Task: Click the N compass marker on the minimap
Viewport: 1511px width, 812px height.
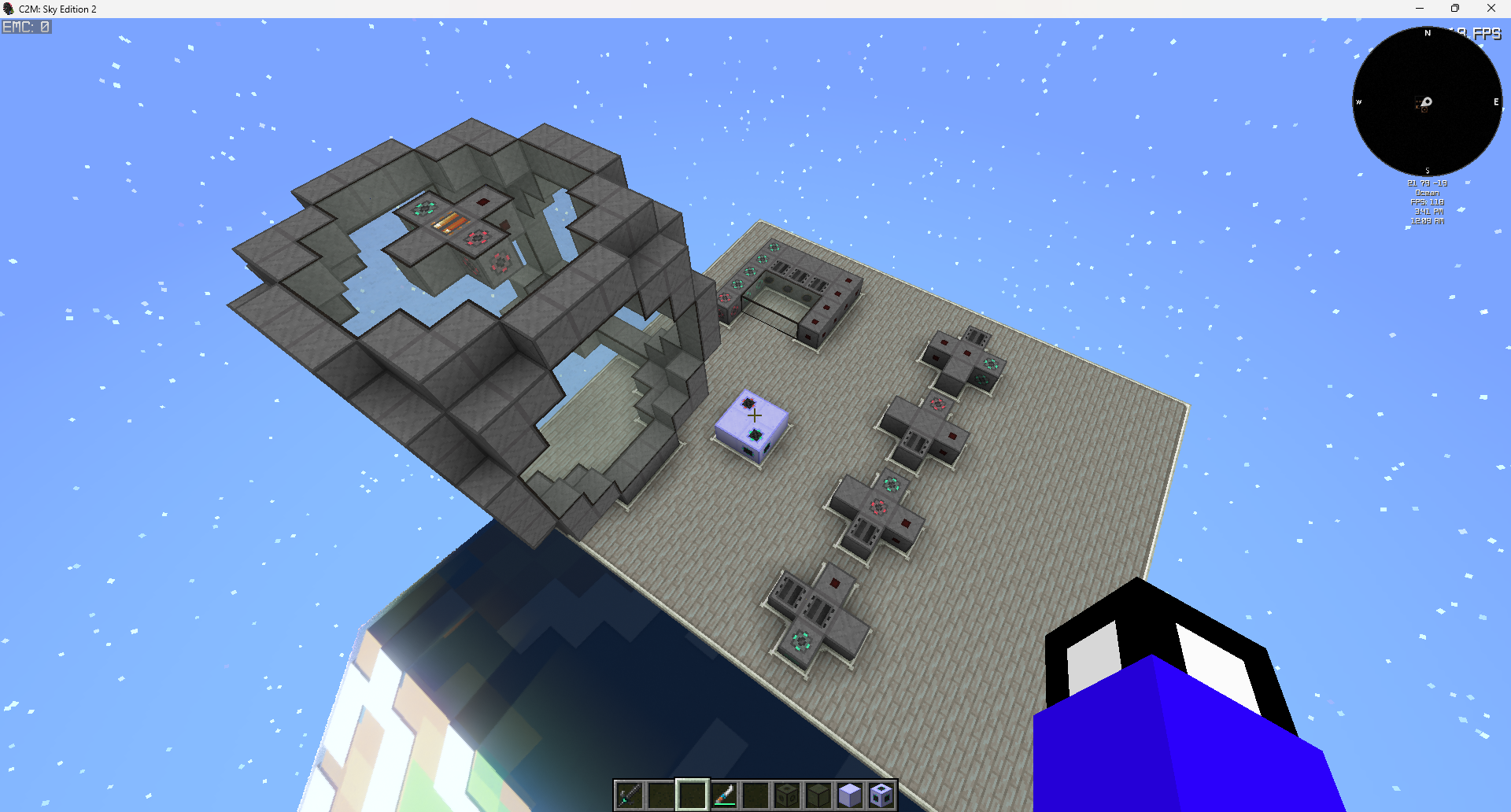Action: click(1428, 32)
